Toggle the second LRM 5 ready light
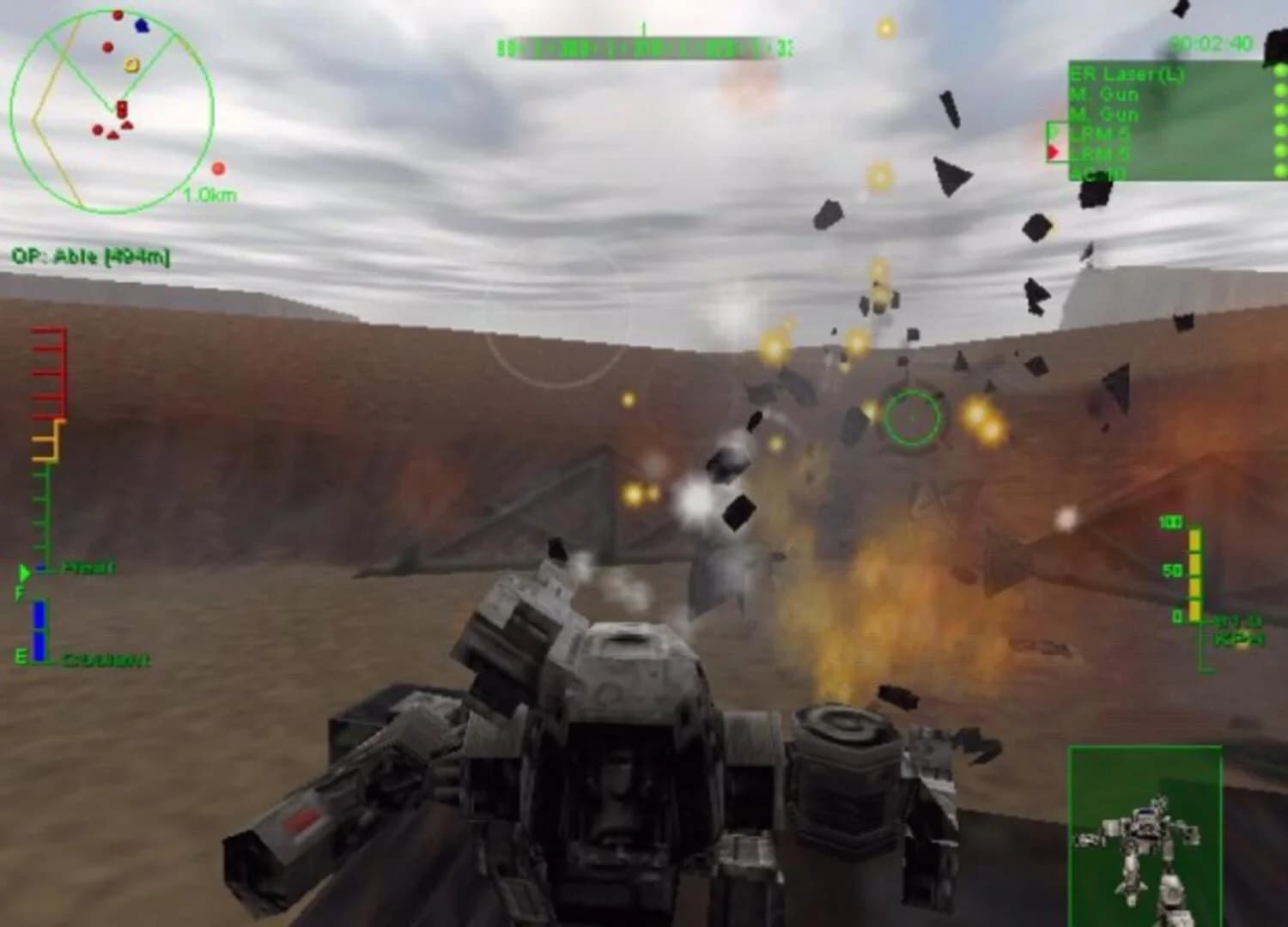This screenshot has height=927, width=1288. [1279, 150]
